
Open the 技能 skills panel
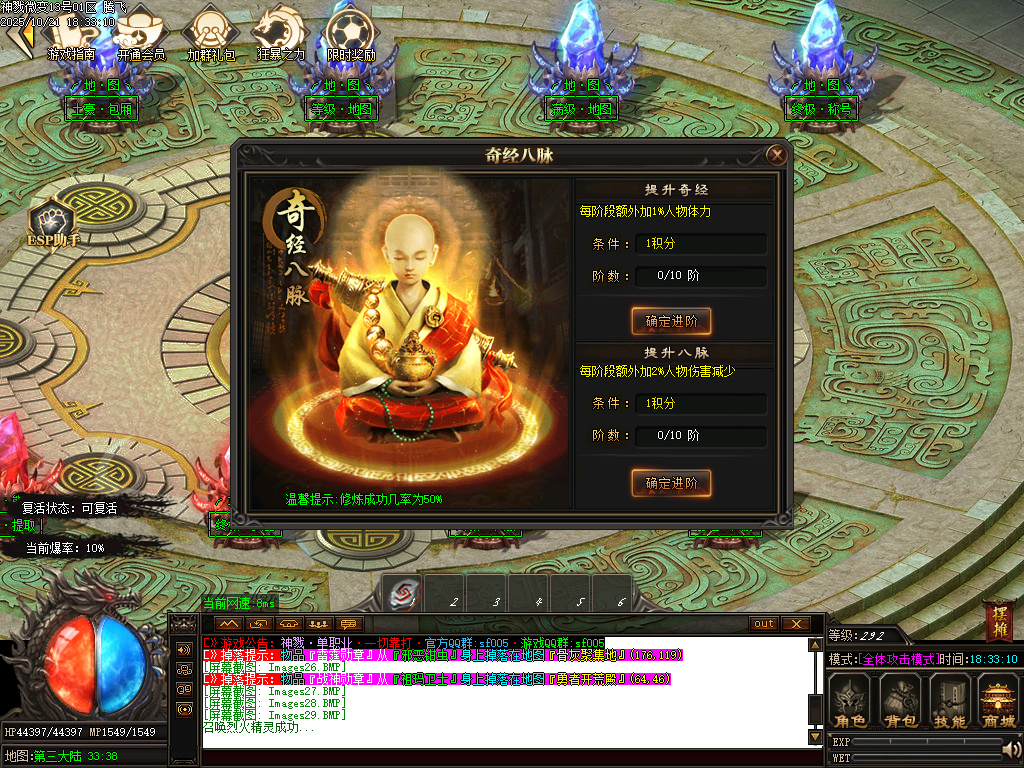[x=949, y=701]
